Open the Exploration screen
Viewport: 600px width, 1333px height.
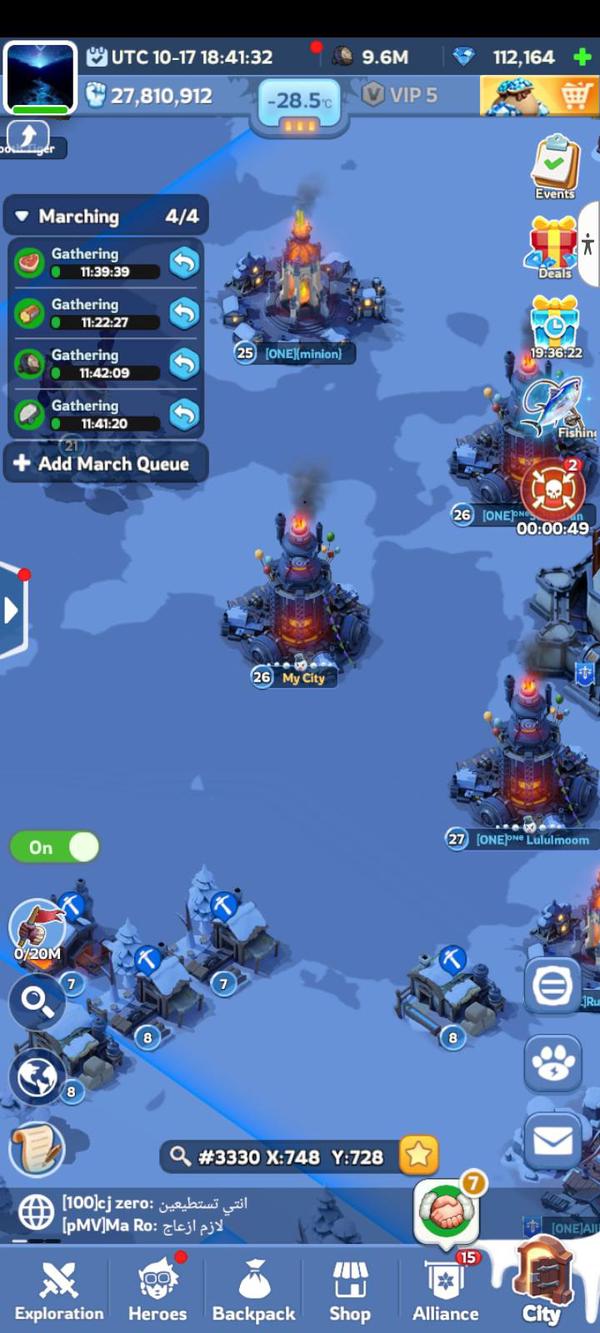[58, 1289]
